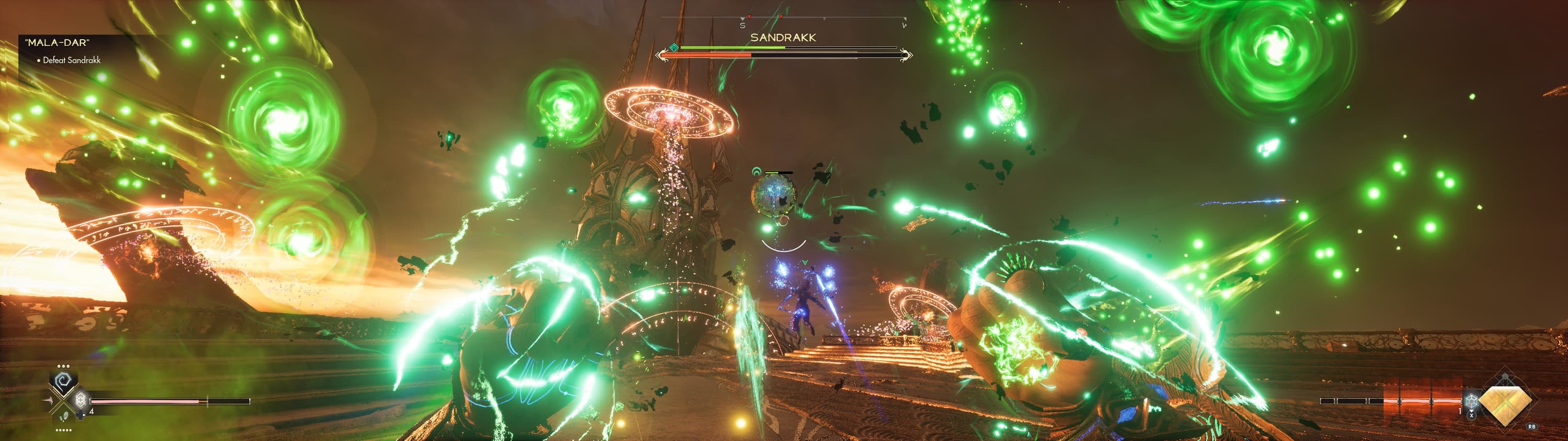Select the pink dart ability icon
This screenshot has height=441, width=1568.
49,401
